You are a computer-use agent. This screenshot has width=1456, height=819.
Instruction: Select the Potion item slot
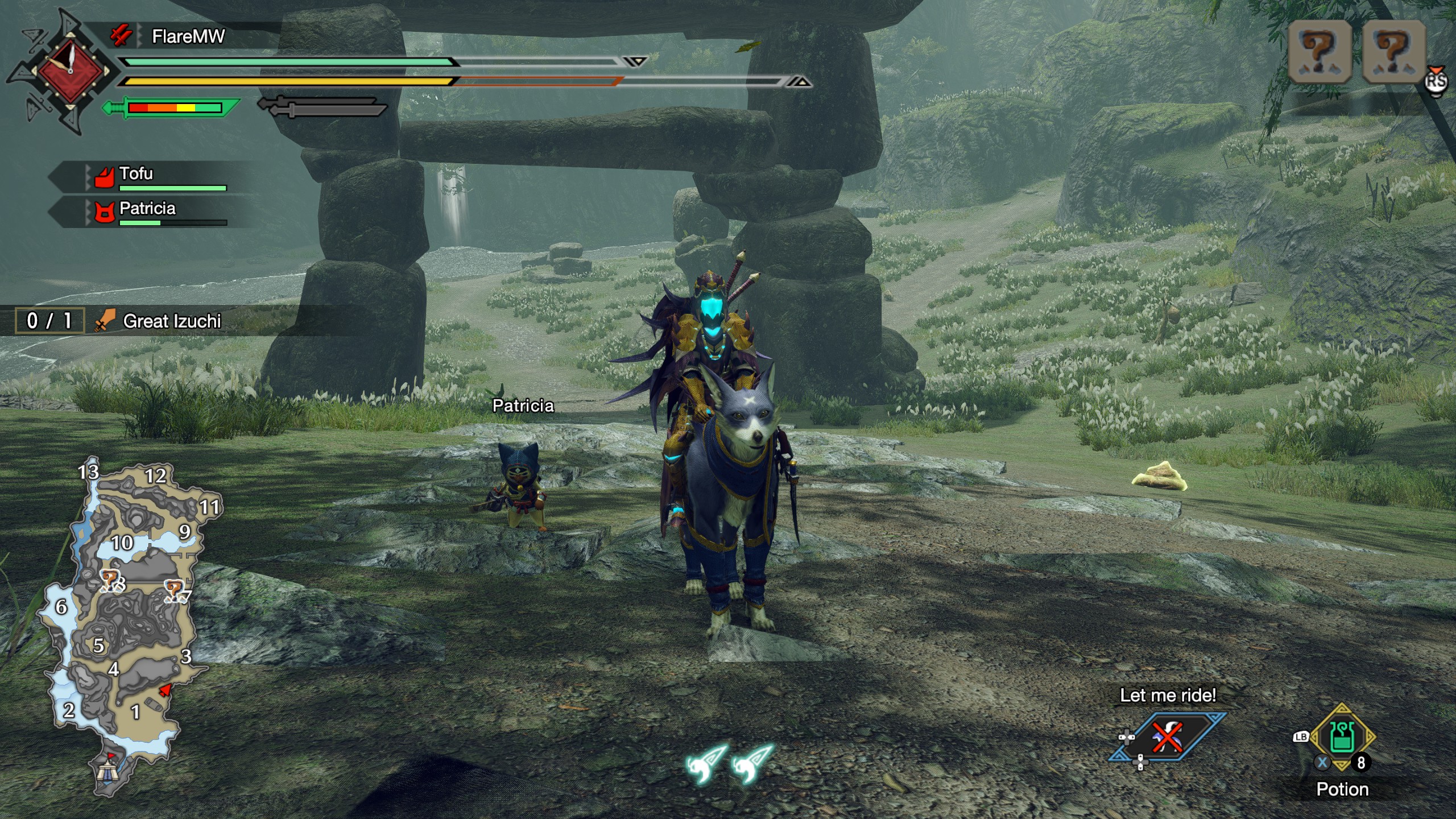pyautogui.click(x=1343, y=738)
